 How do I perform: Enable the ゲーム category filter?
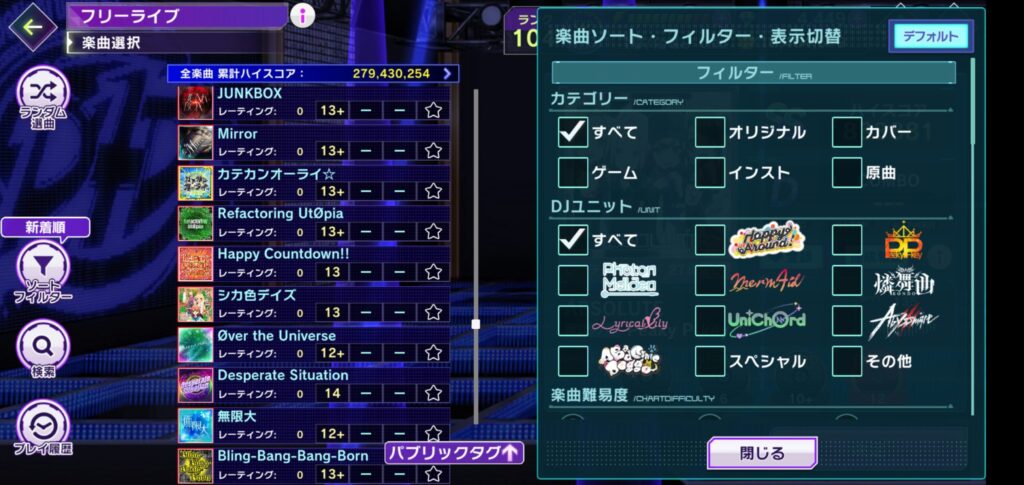[x=573, y=172]
